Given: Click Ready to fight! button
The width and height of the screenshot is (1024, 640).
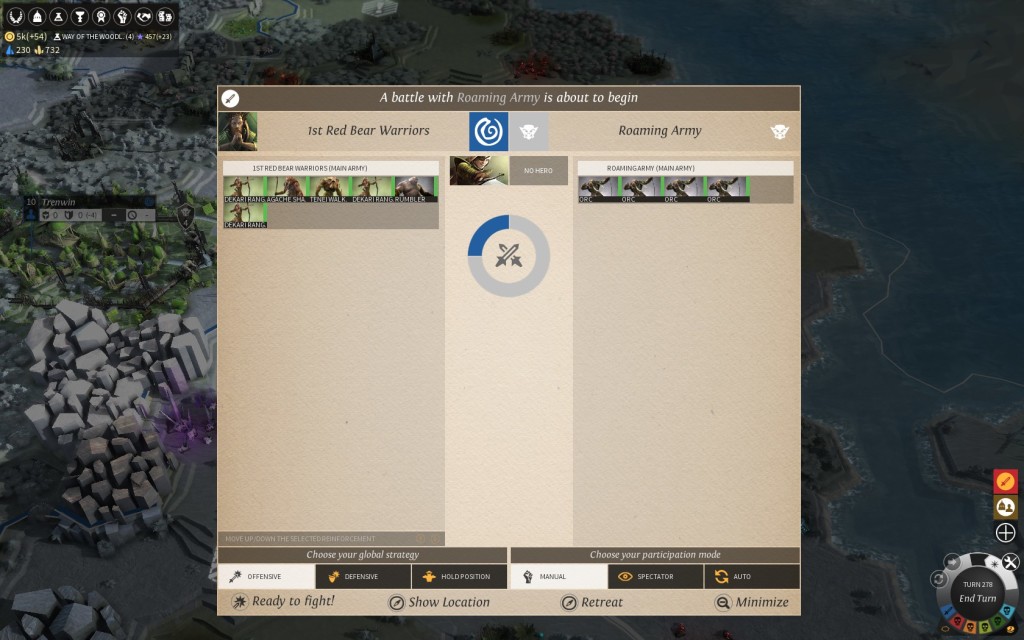Looking at the screenshot, I should click(283, 602).
